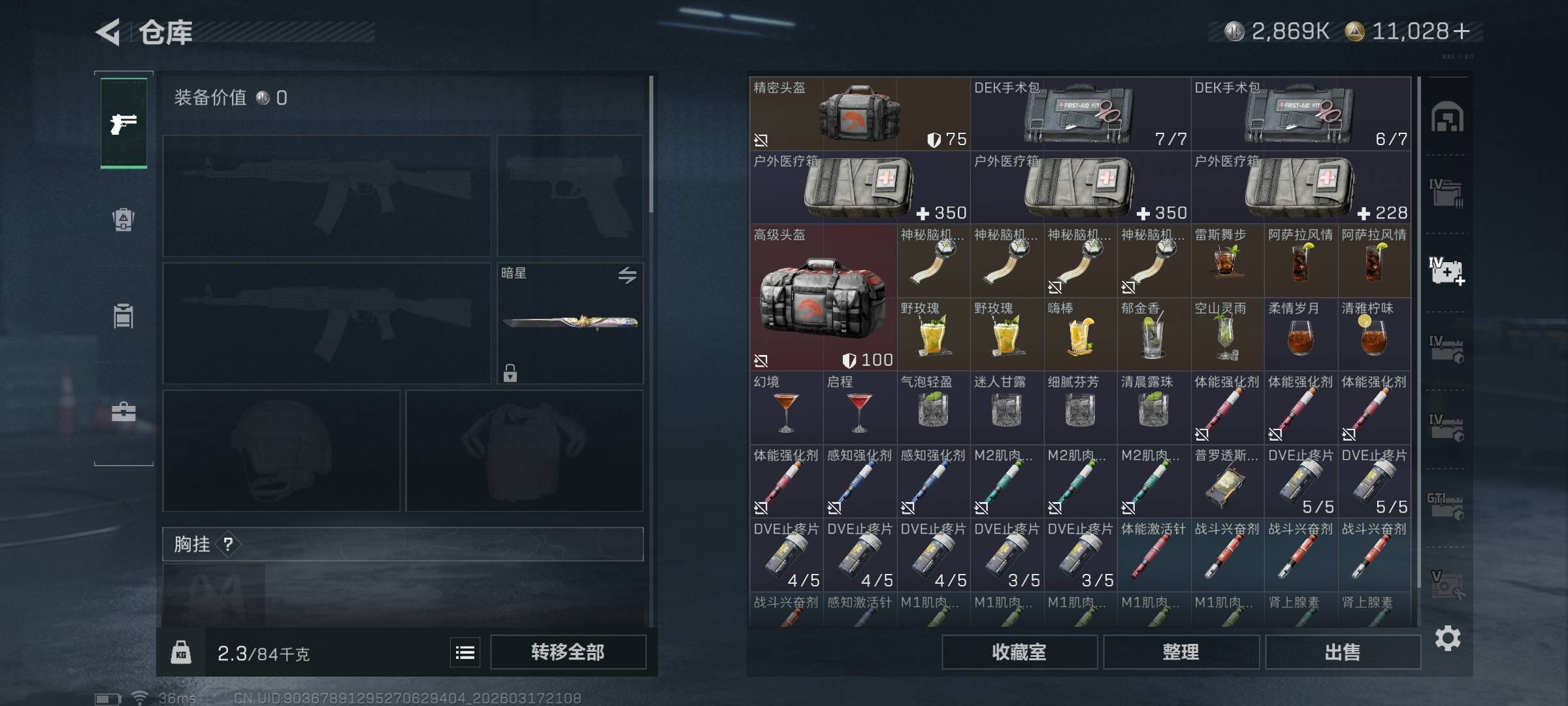This screenshot has width=1568, height=706.
Task: Sort the stash with 整理
Action: (1181, 652)
